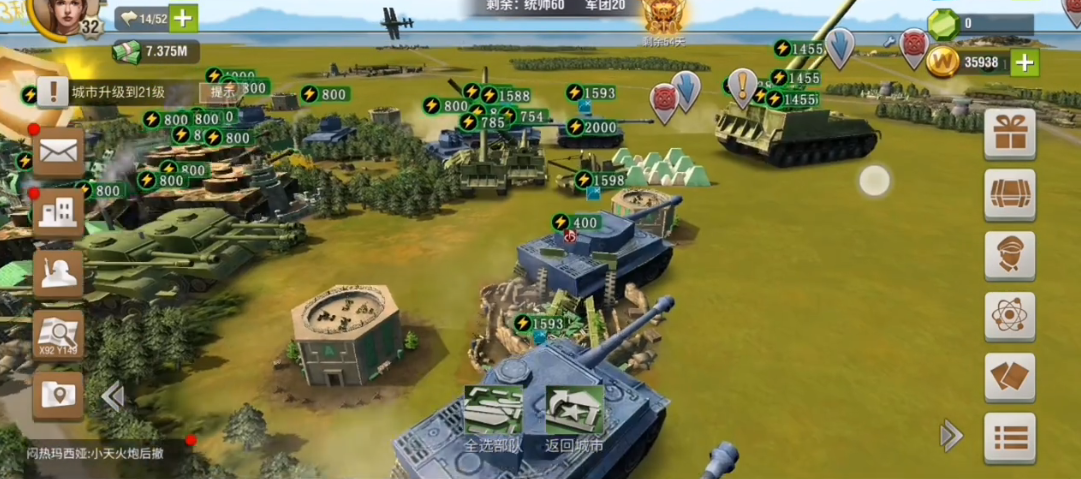Add more troops with the green plus
Screen dimensions: 1081x479
click(183, 18)
